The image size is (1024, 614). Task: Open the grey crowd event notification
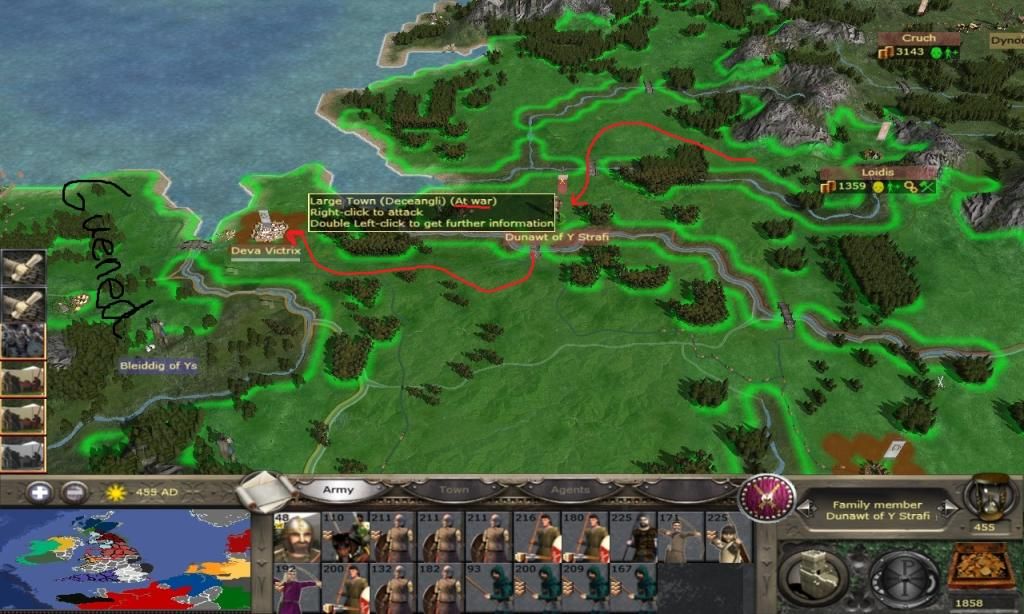[23, 340]
